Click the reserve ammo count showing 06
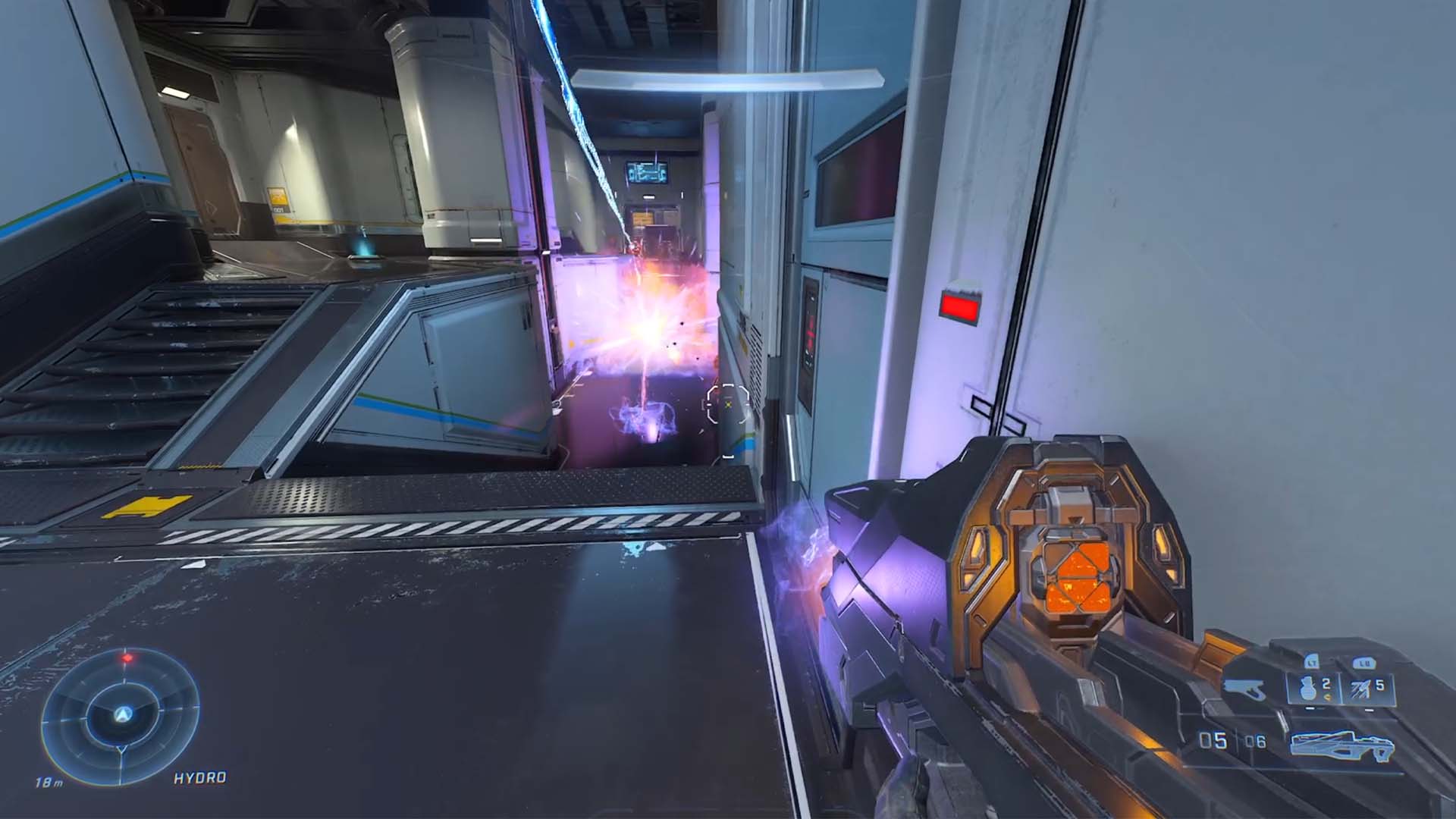This screenshot has height=819, width=1456. (1255, 741)
